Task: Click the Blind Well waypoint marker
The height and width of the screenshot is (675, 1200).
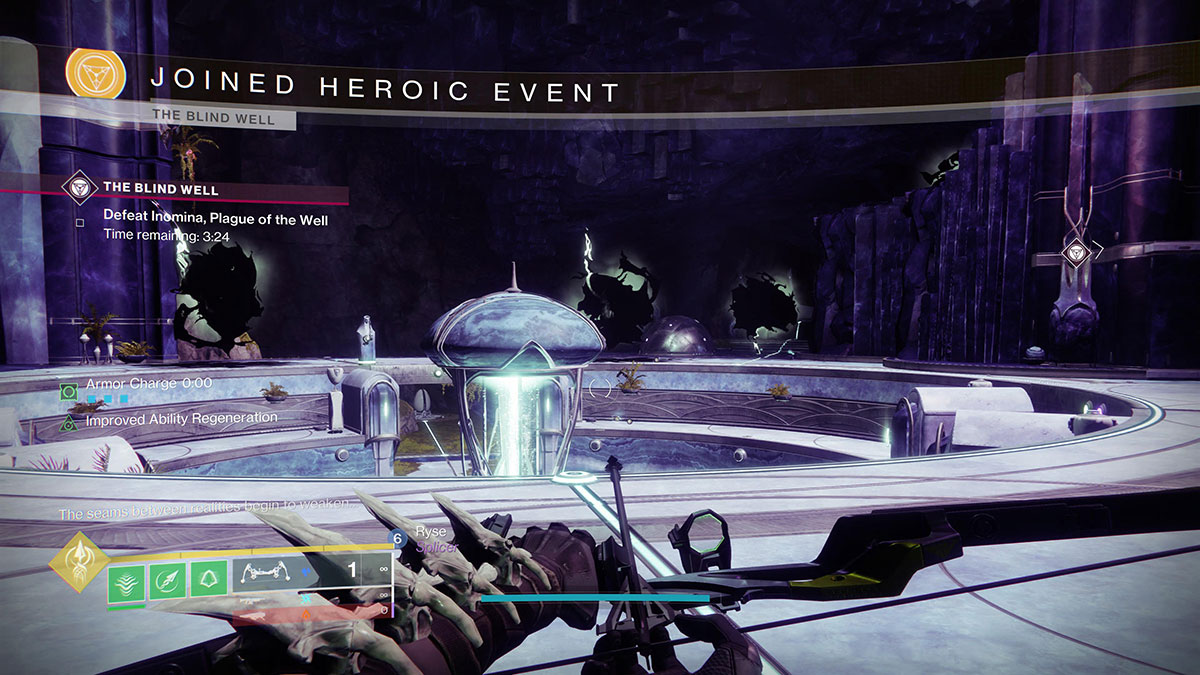Action: (1074, 251)
